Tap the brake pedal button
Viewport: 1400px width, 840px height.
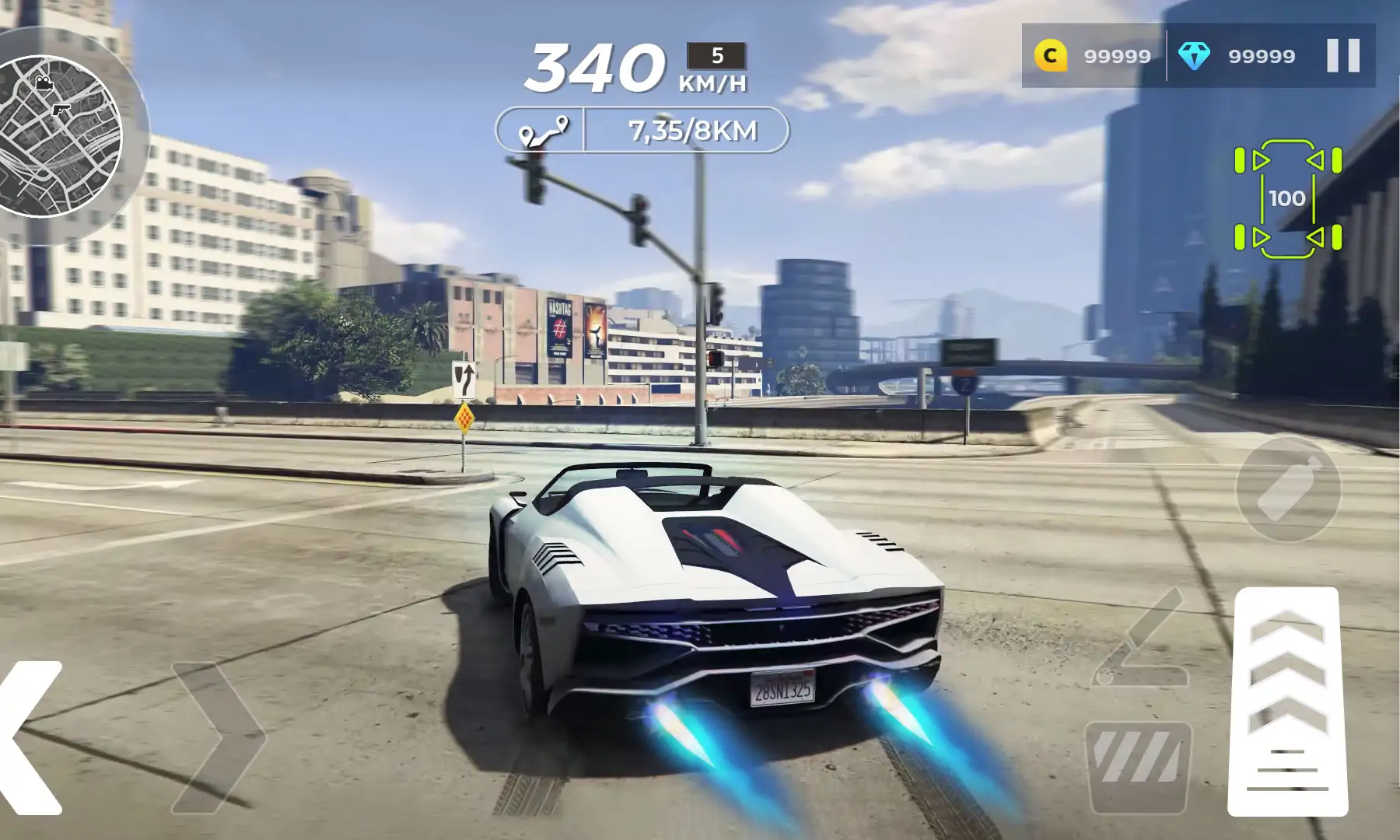point(1139,766)
